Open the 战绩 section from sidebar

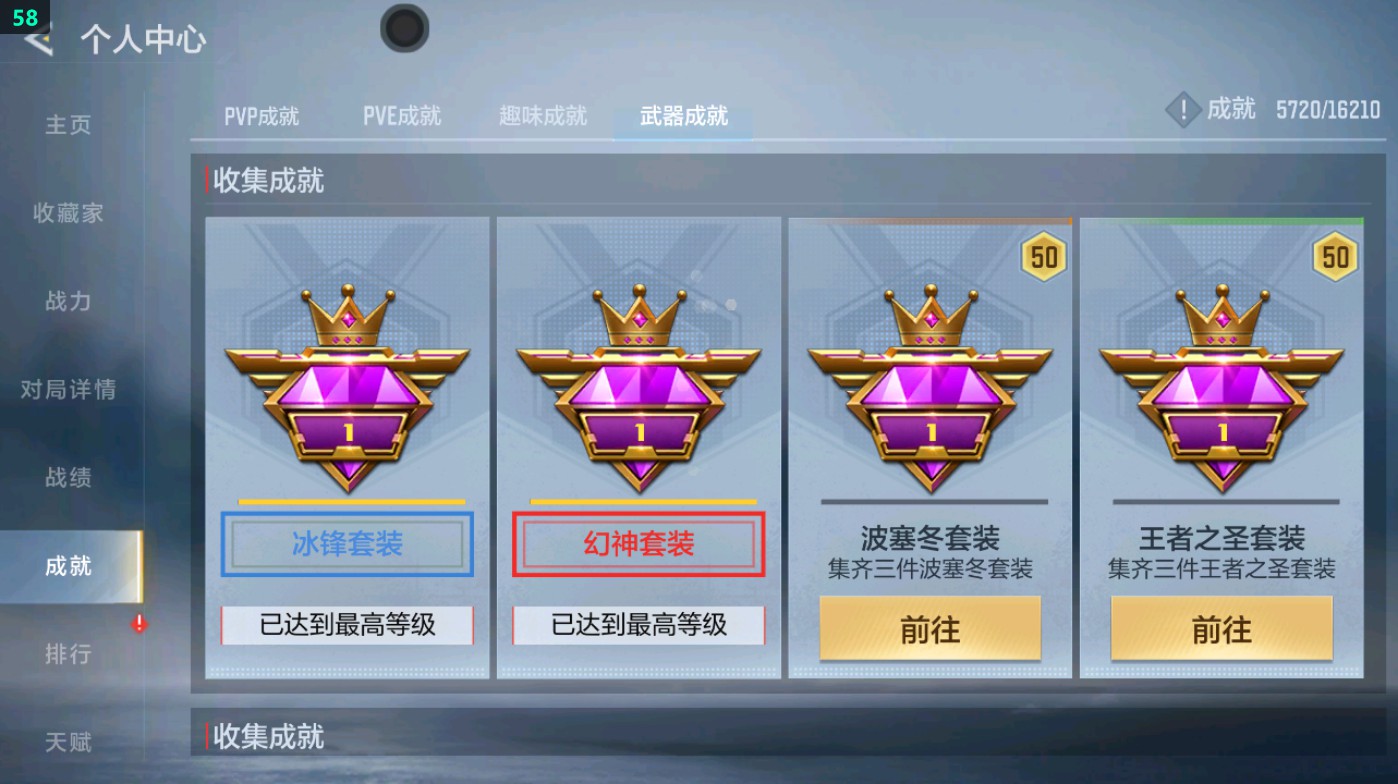click(x=66, y=478)
